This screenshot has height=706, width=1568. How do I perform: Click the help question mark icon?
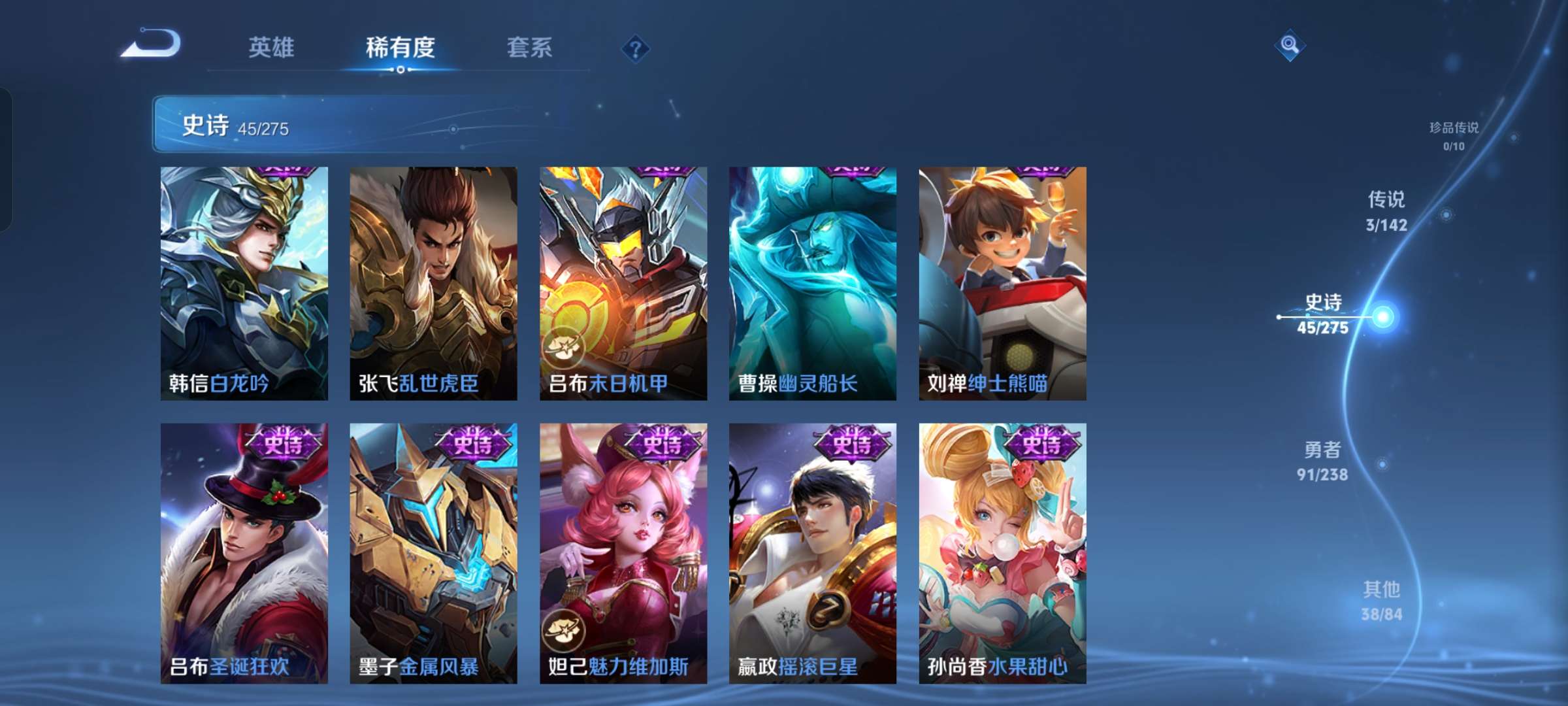pyautogui.click(x=637, y=49)
